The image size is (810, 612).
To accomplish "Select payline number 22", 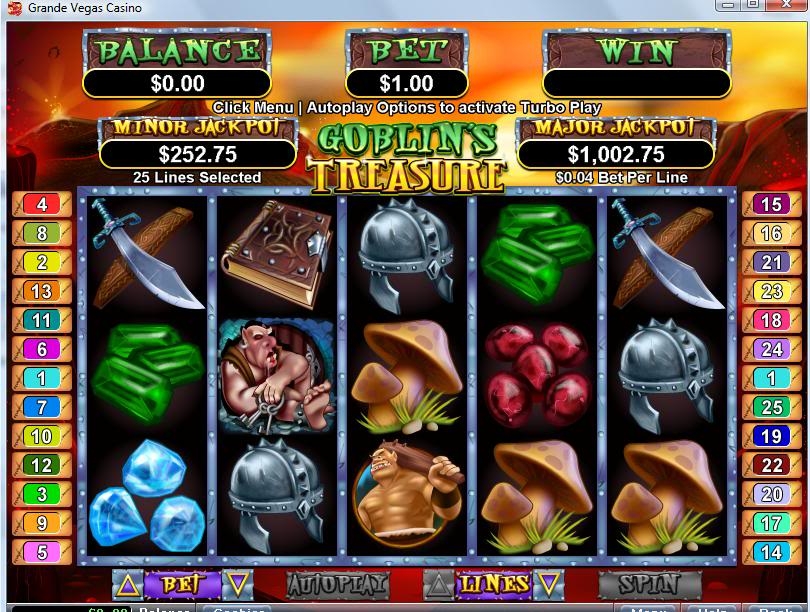I will point(770,466).
